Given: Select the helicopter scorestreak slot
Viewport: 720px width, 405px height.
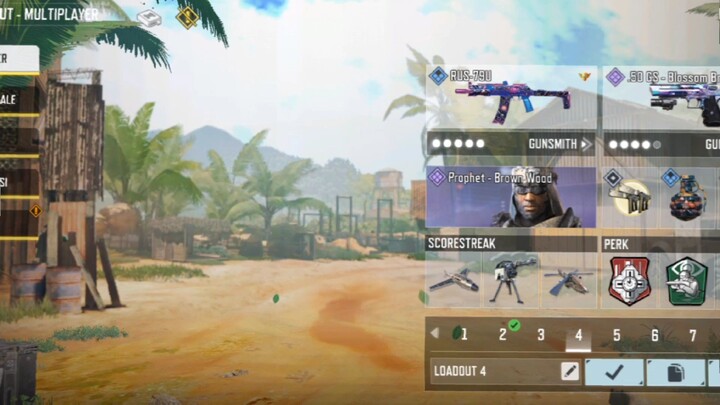Looking at the screenshot, I should 568,280.
